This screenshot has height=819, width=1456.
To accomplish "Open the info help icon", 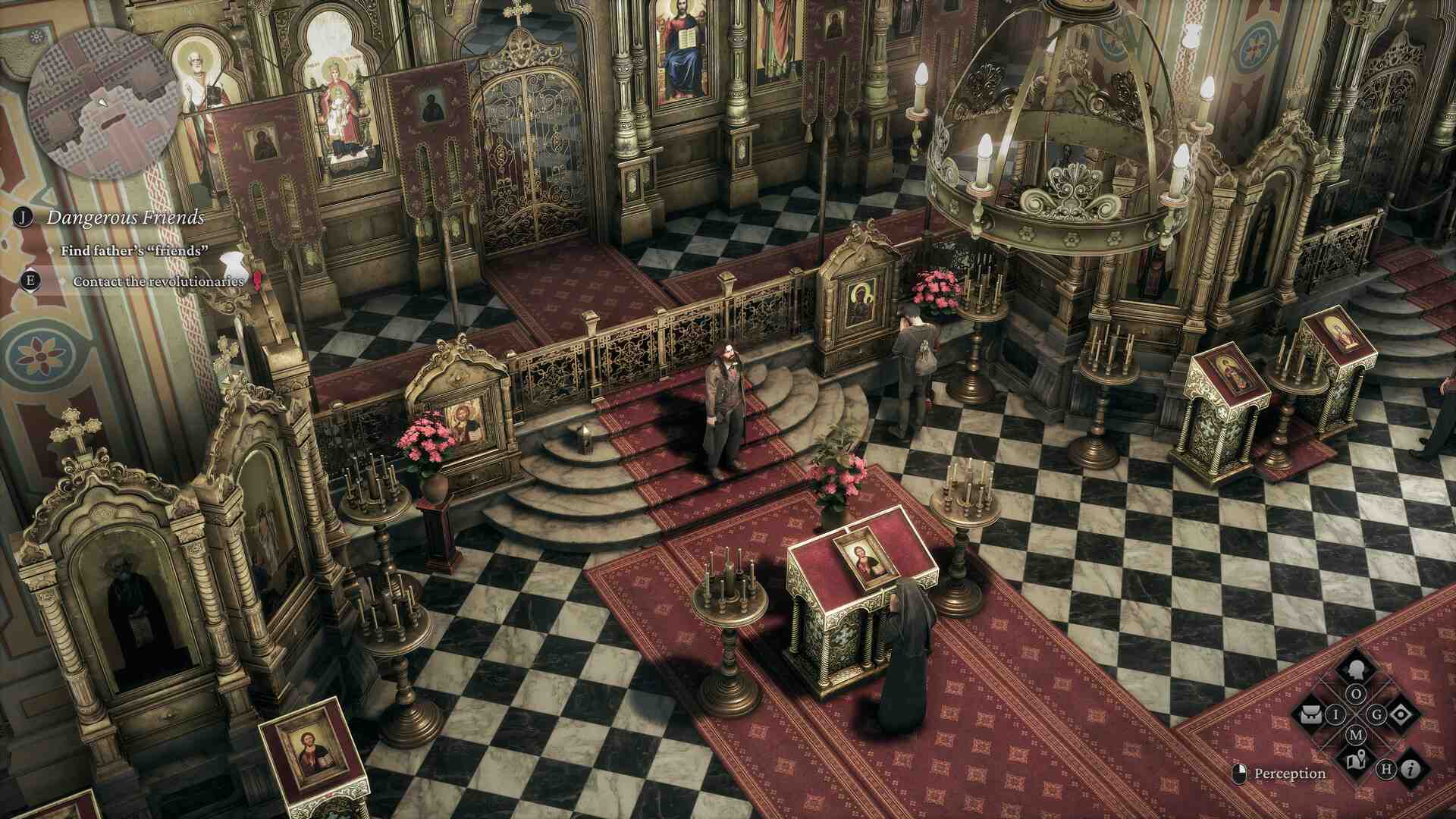I will point(1410,770).
